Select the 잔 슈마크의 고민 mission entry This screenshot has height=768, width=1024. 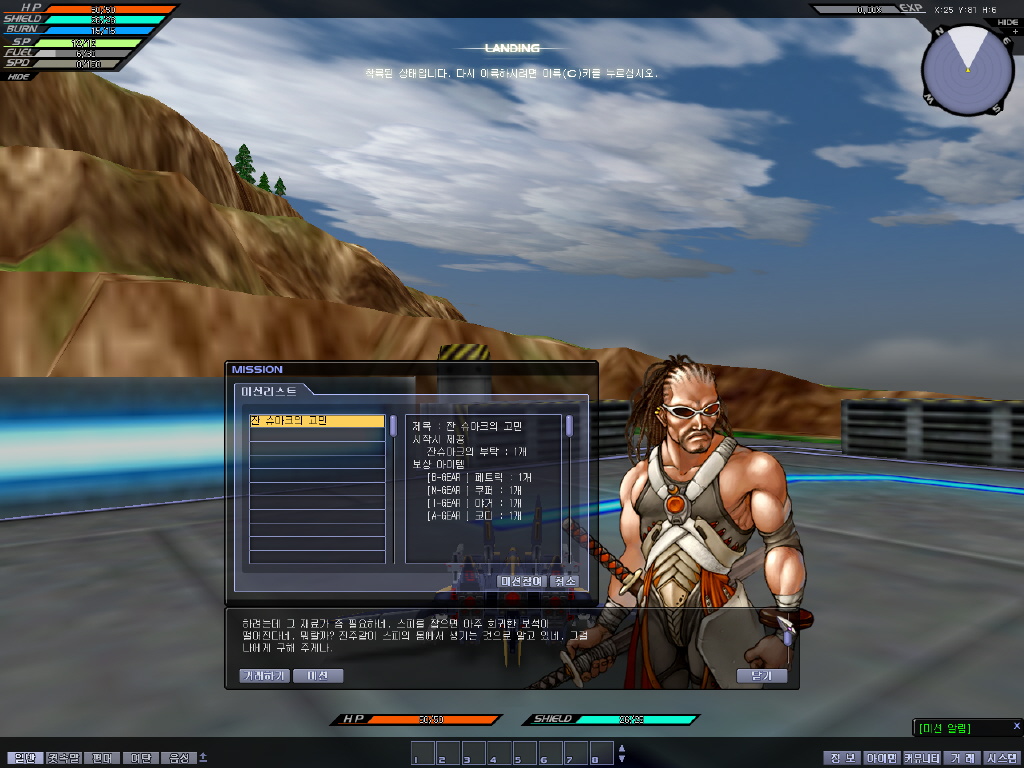(x=316, y=422)
